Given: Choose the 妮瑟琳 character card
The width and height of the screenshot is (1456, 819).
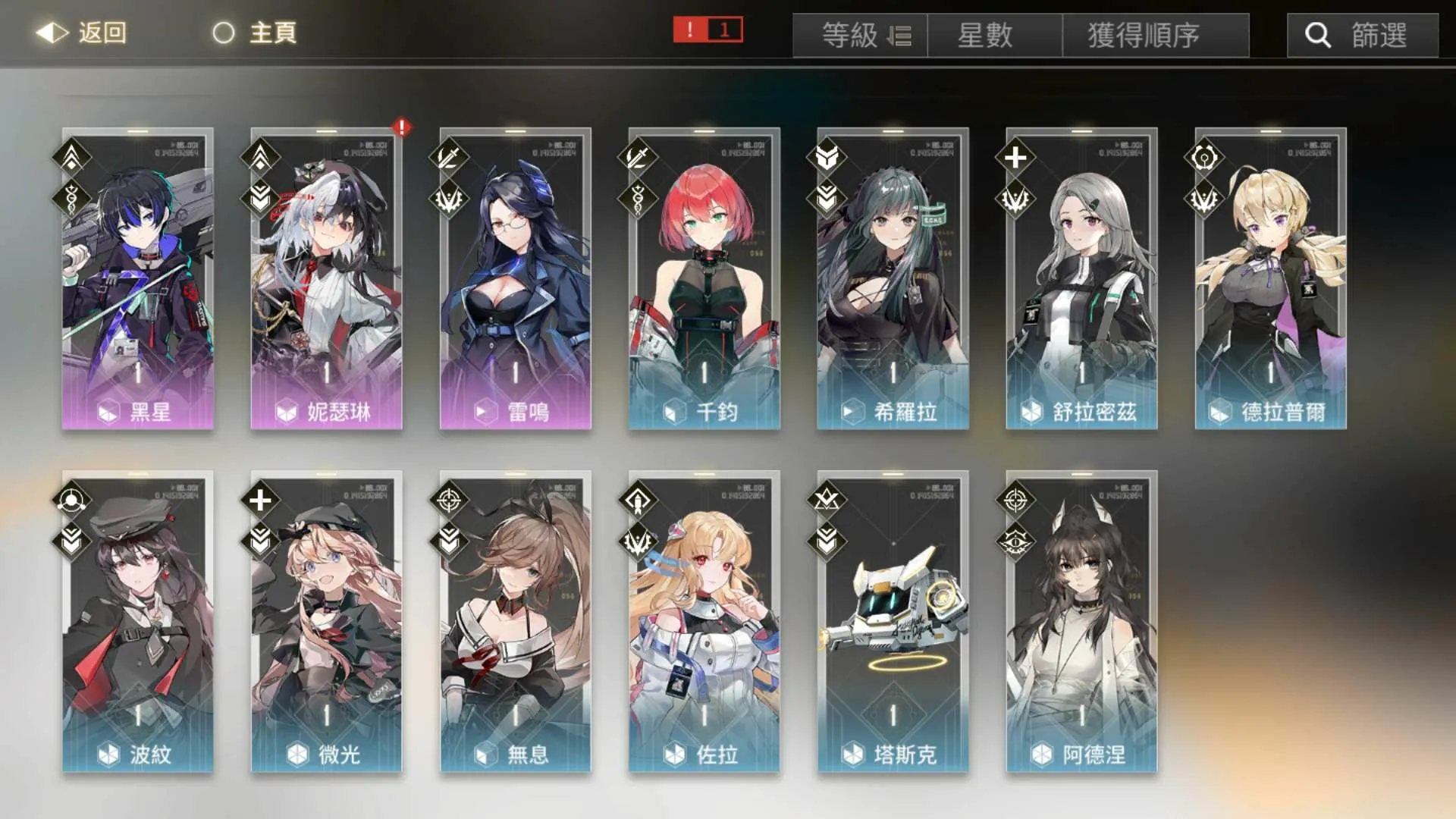Looking at the screenshot, I should tap(326, 278).
